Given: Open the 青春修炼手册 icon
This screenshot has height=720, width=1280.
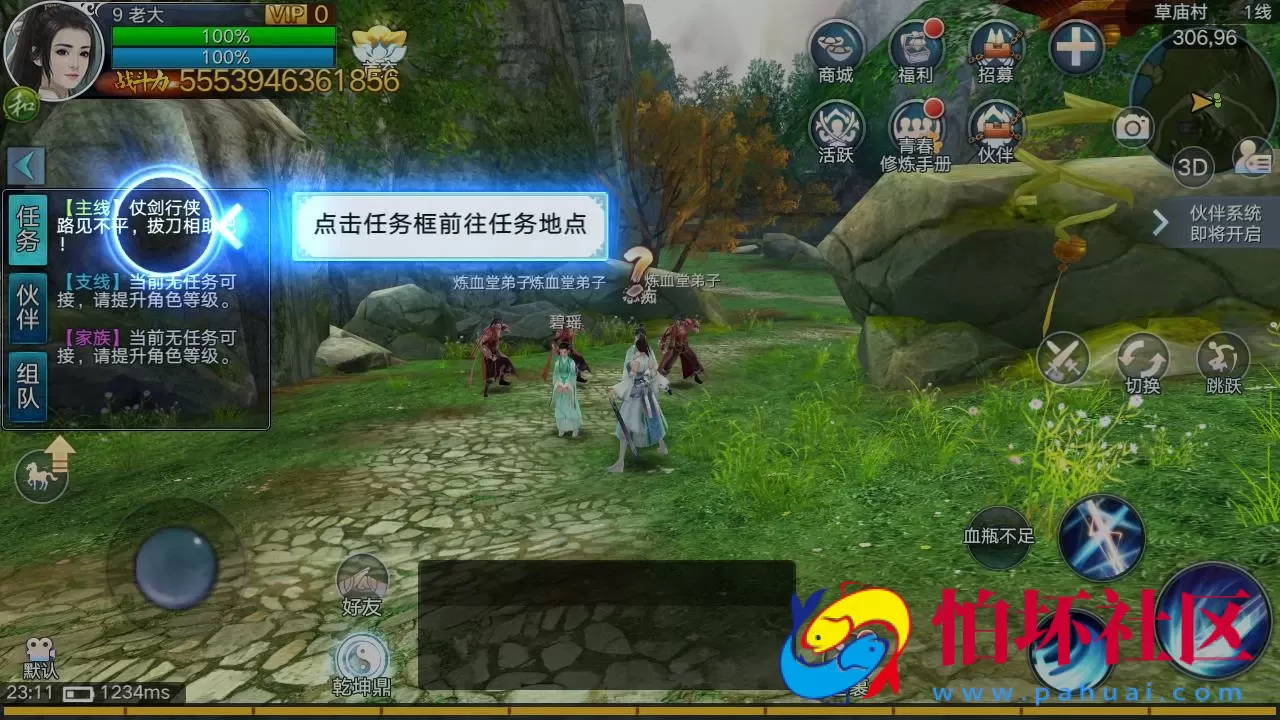Looking at the screenshot, I should (x=915, y=128).
